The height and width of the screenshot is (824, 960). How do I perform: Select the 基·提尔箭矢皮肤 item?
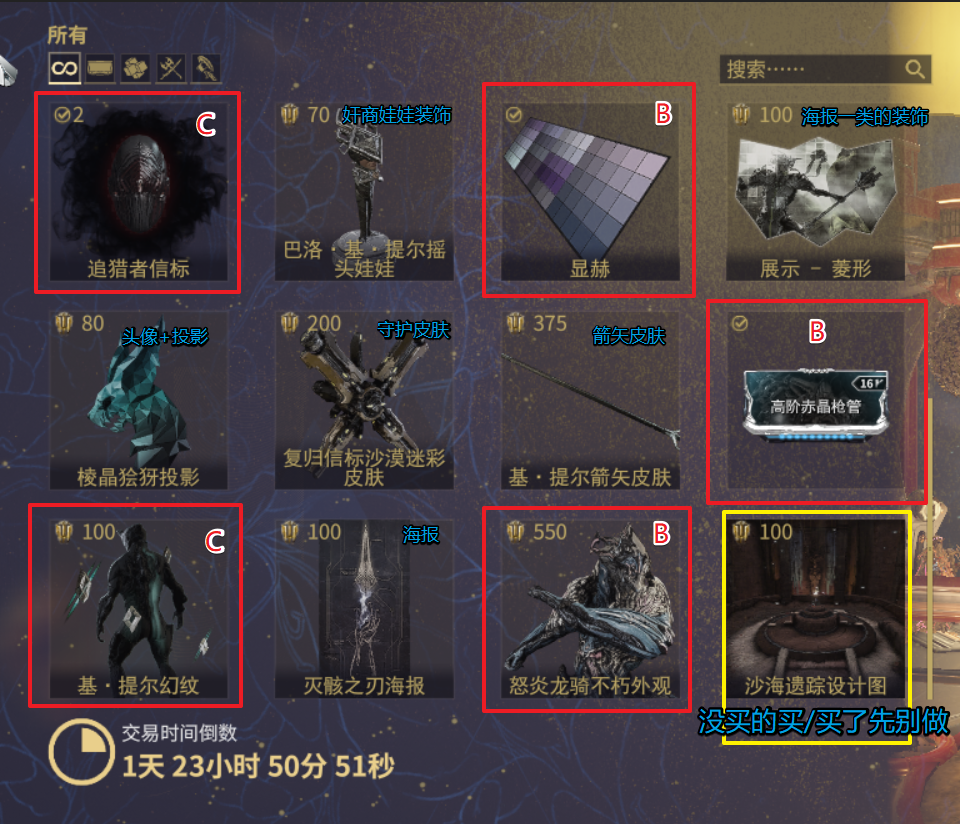(x=589, y=401)
